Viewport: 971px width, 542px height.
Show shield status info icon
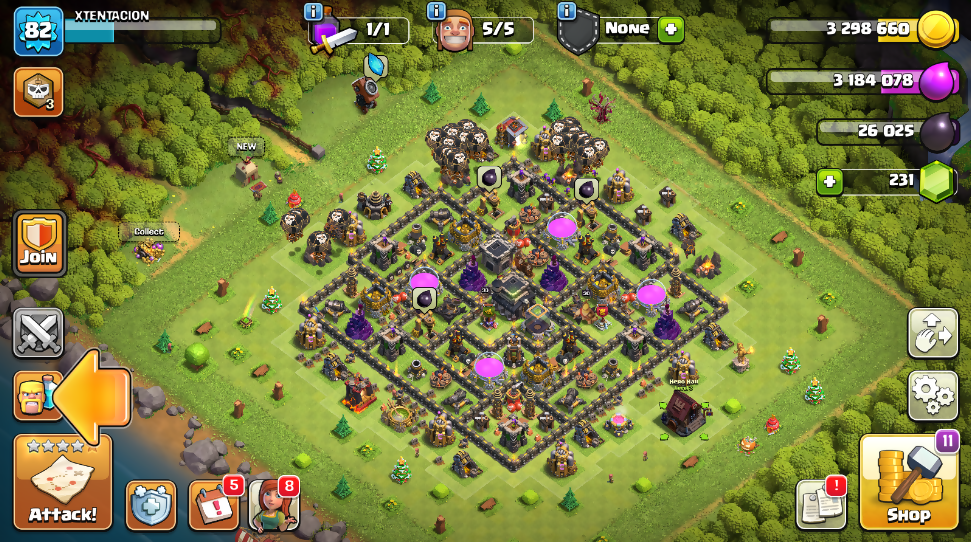[x=567, y=11]
